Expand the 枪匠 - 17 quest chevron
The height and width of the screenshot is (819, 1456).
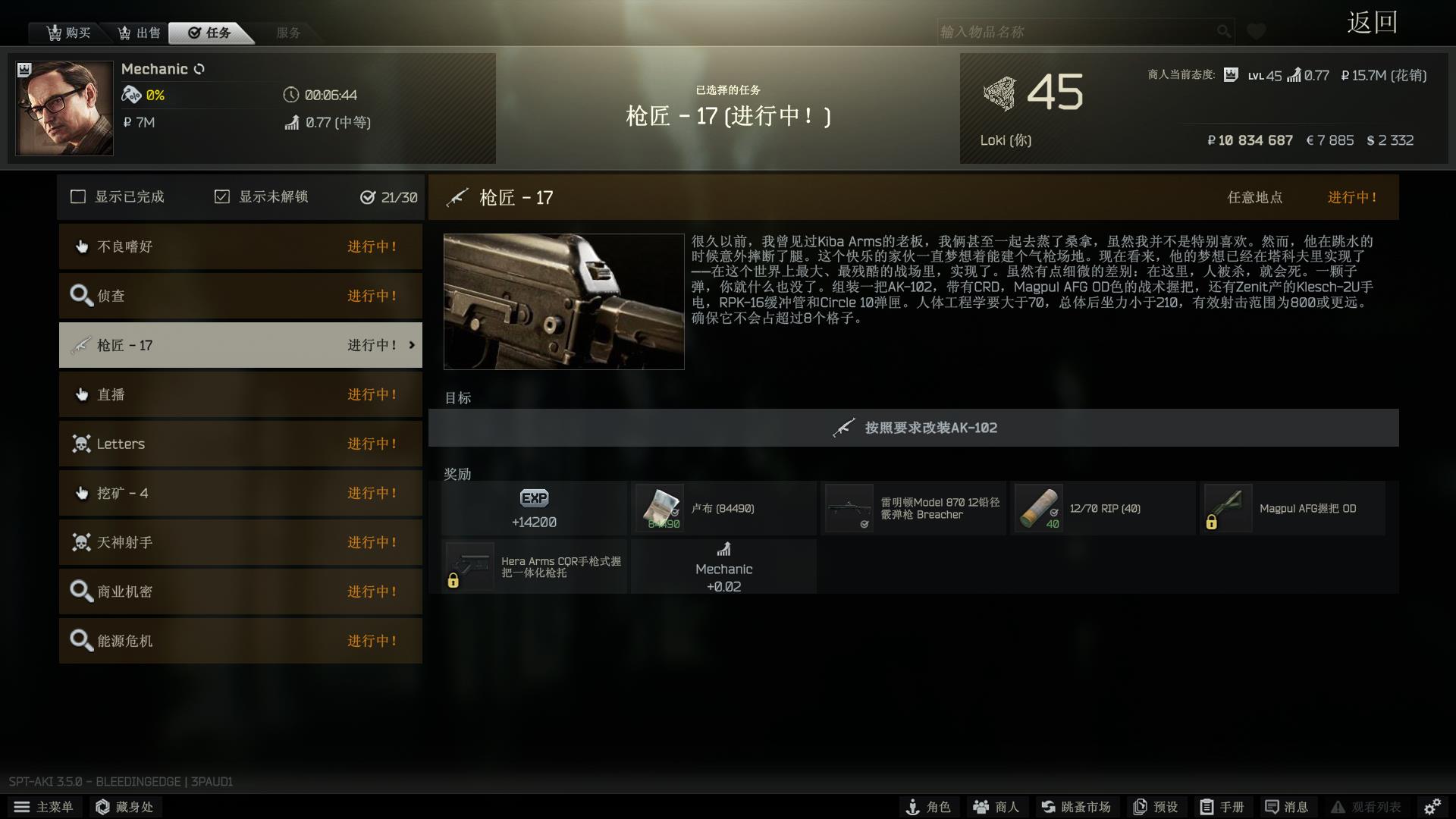tap(412, 344)
